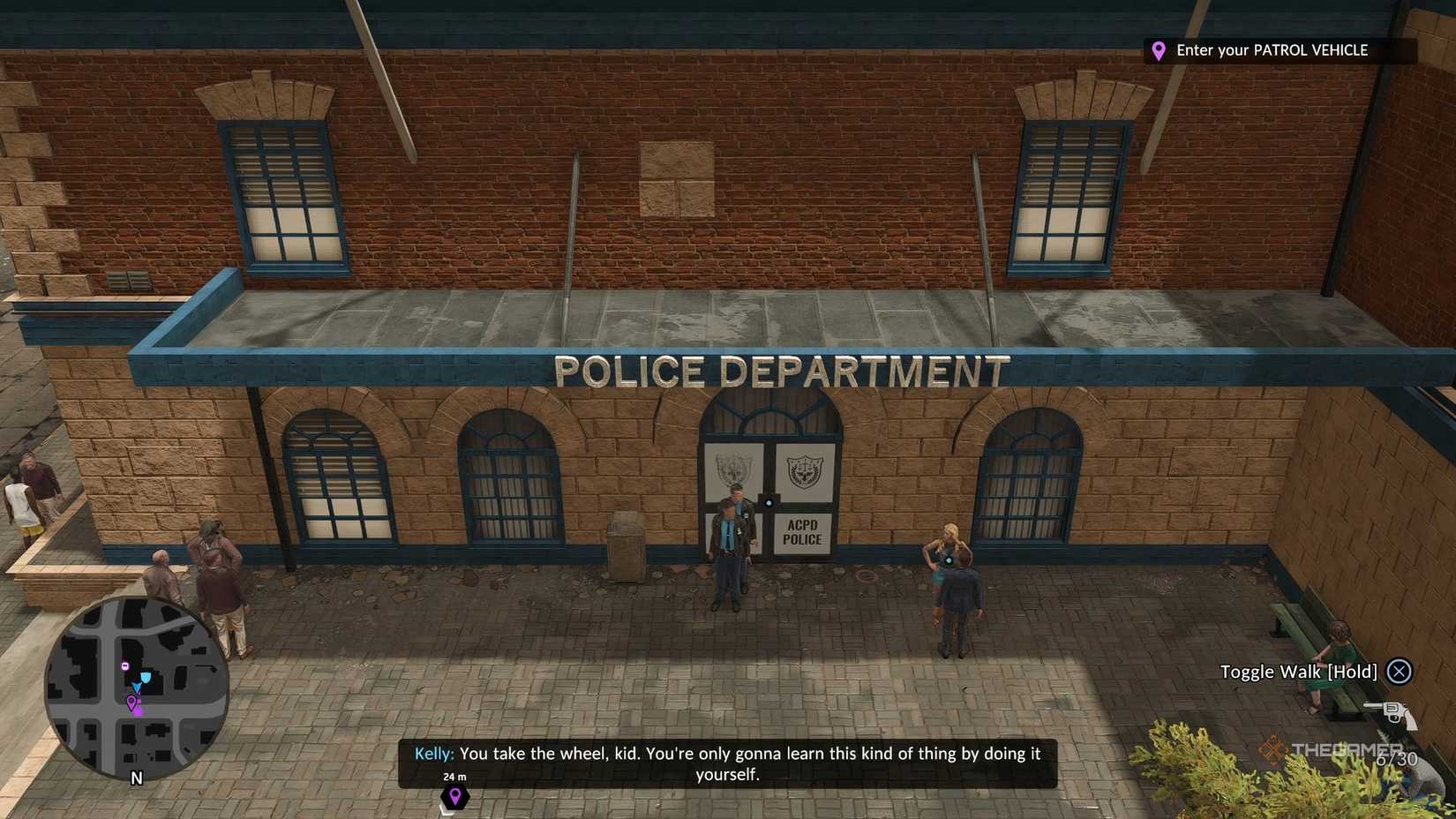1456x819 pixels.
Task: Open Kelly's dialogue subtitle box
Action: 727,763
